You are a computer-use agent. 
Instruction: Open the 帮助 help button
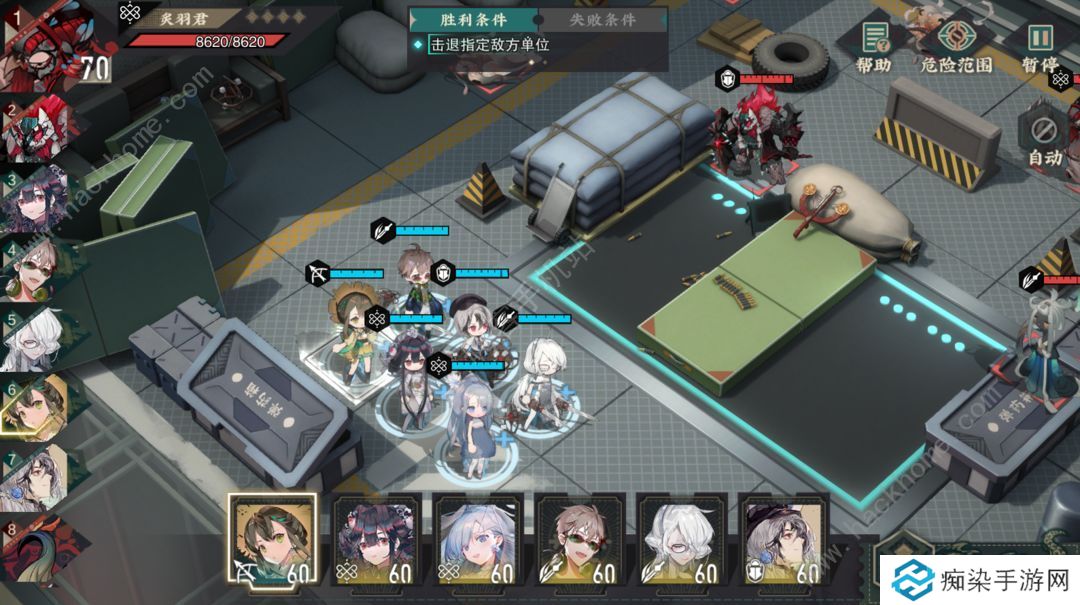[873, 45]
